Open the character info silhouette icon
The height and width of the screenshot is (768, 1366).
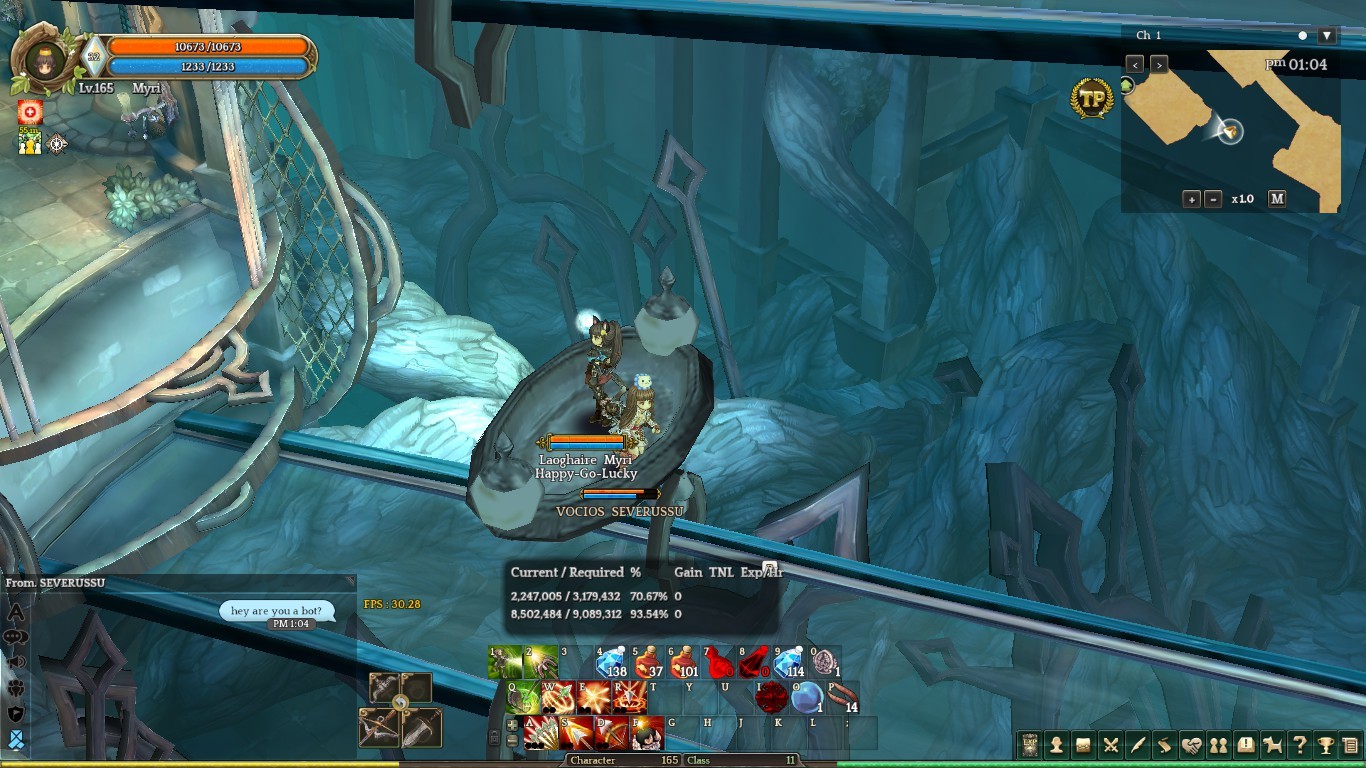(1056, 745)
